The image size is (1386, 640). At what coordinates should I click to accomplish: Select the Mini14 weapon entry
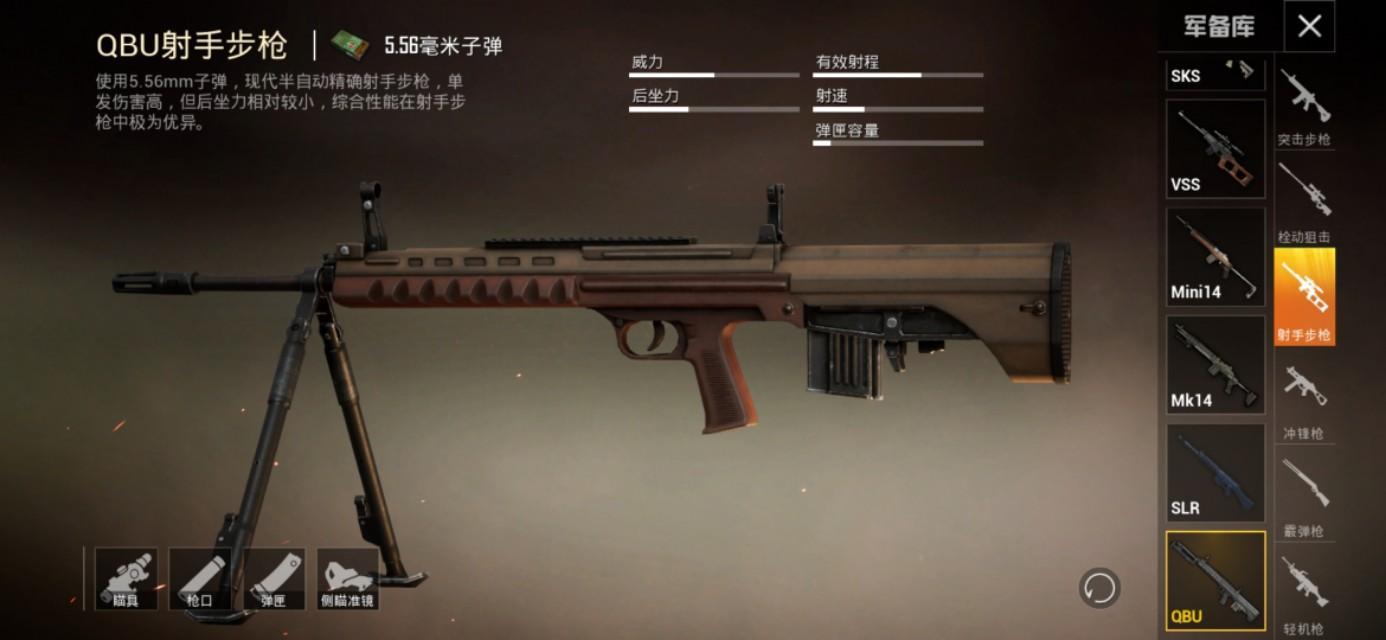click(x=1215, y=257)
